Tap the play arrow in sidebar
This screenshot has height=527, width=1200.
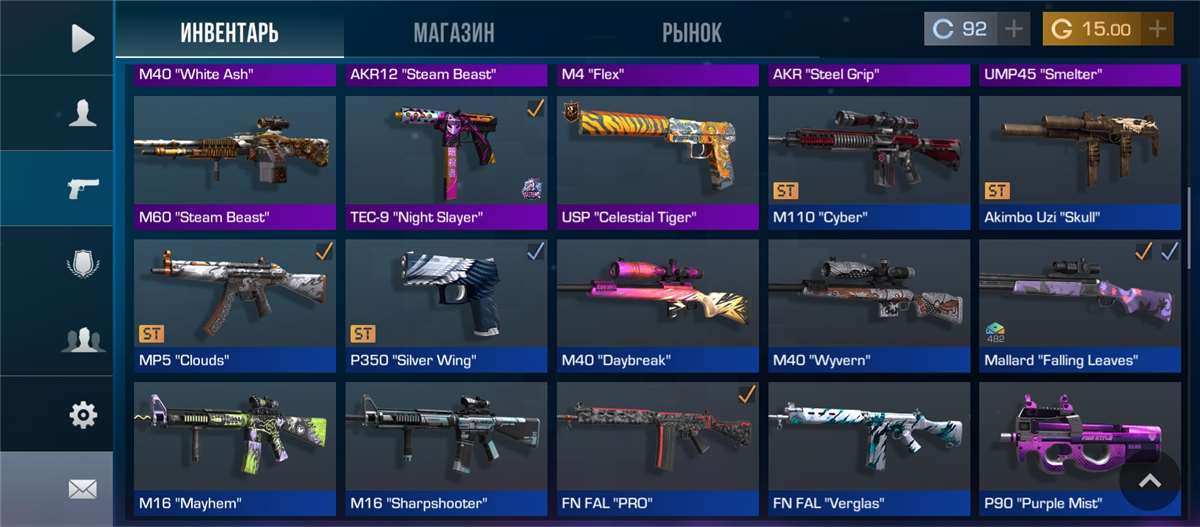coord(82,38)
